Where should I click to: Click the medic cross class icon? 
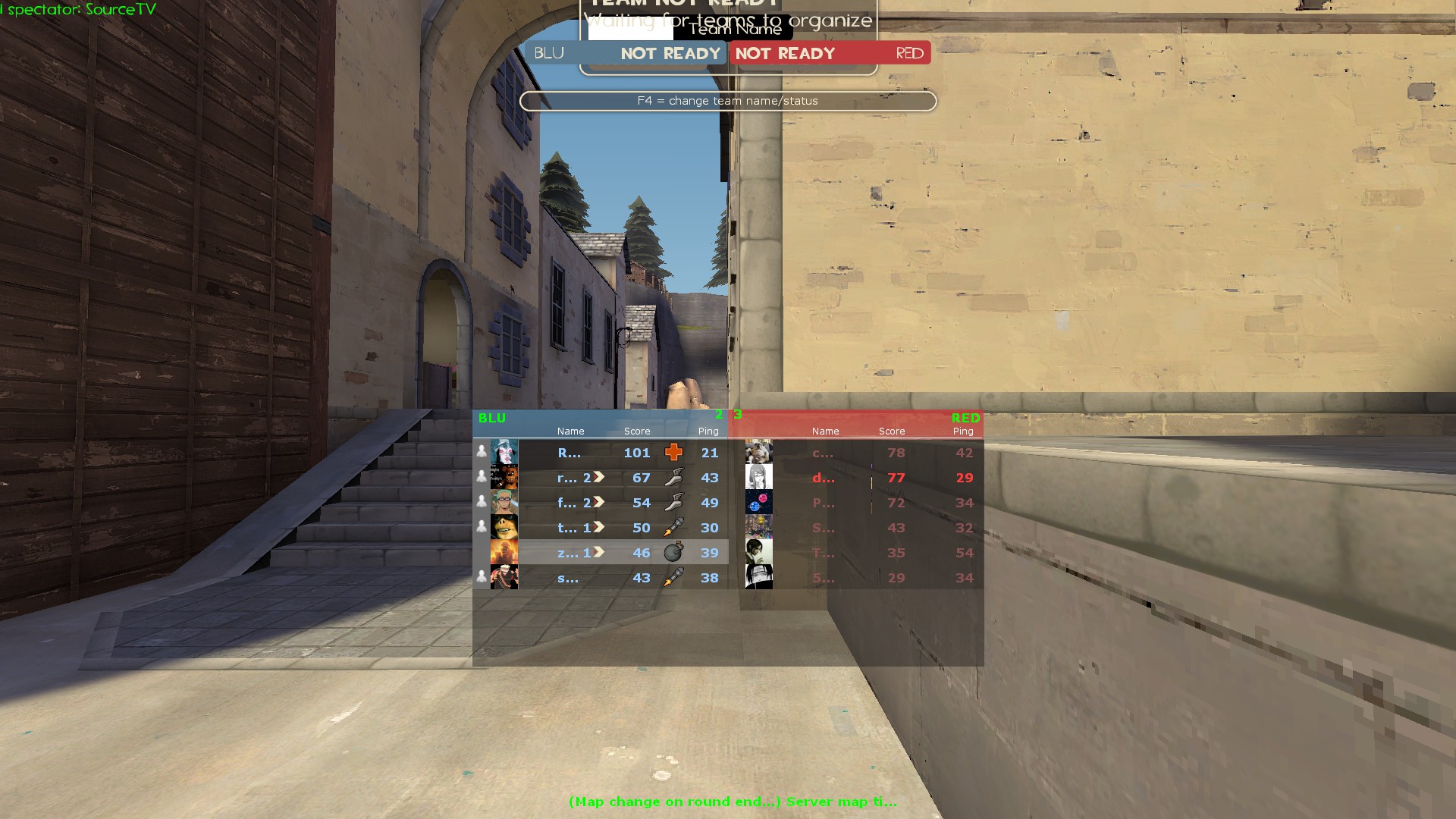click(x=673, y=453)
